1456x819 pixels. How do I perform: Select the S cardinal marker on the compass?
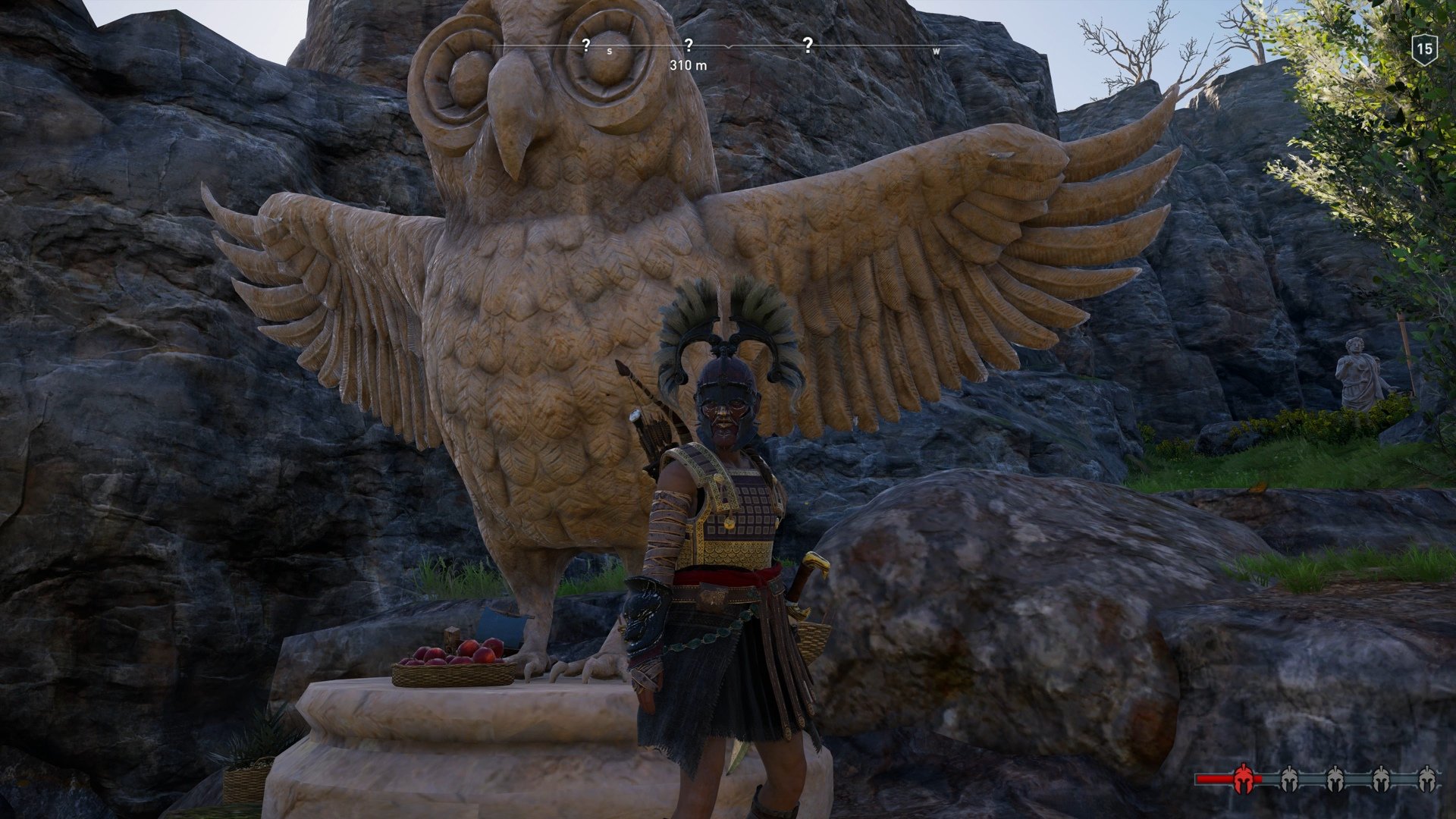click(610, 50)
